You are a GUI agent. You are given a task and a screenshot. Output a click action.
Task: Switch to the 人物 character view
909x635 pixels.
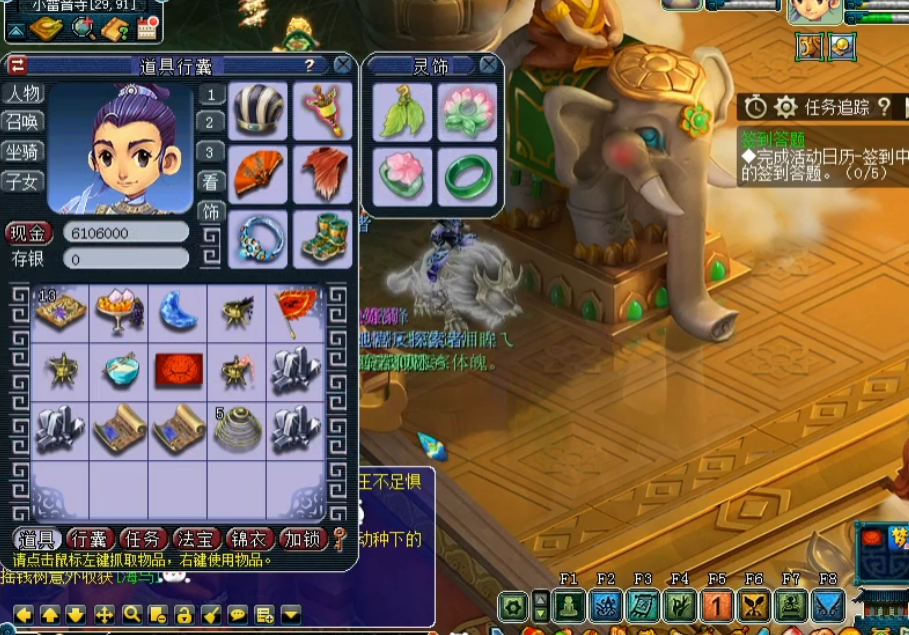coord(23,94)
